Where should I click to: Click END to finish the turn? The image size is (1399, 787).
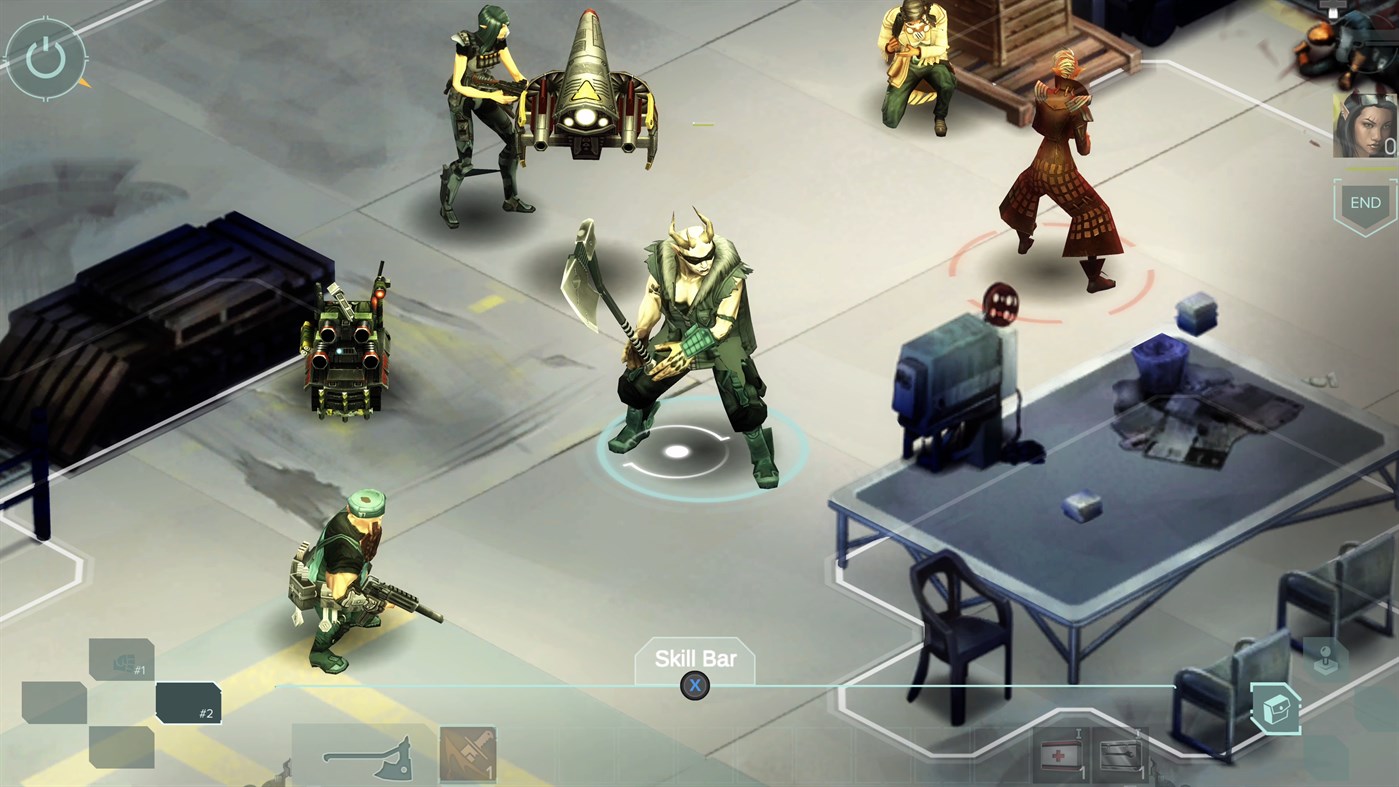(1365, 202)
